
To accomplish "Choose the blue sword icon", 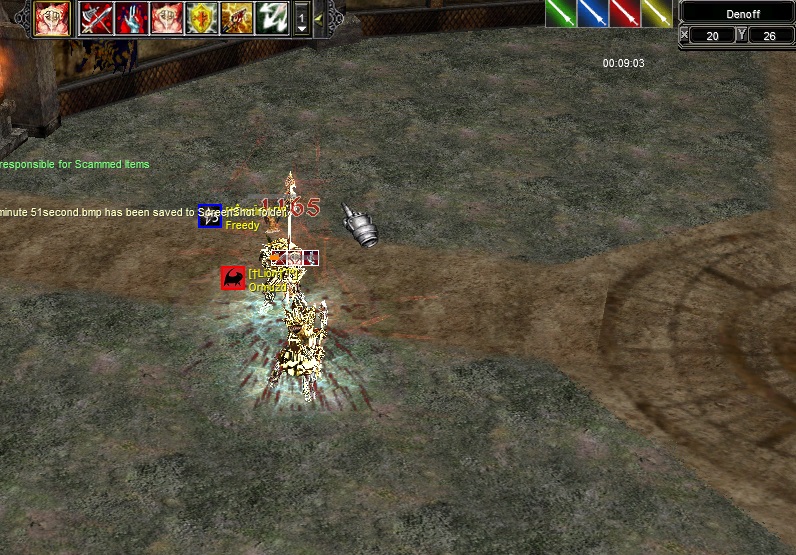I will click(x=592, y=13).
